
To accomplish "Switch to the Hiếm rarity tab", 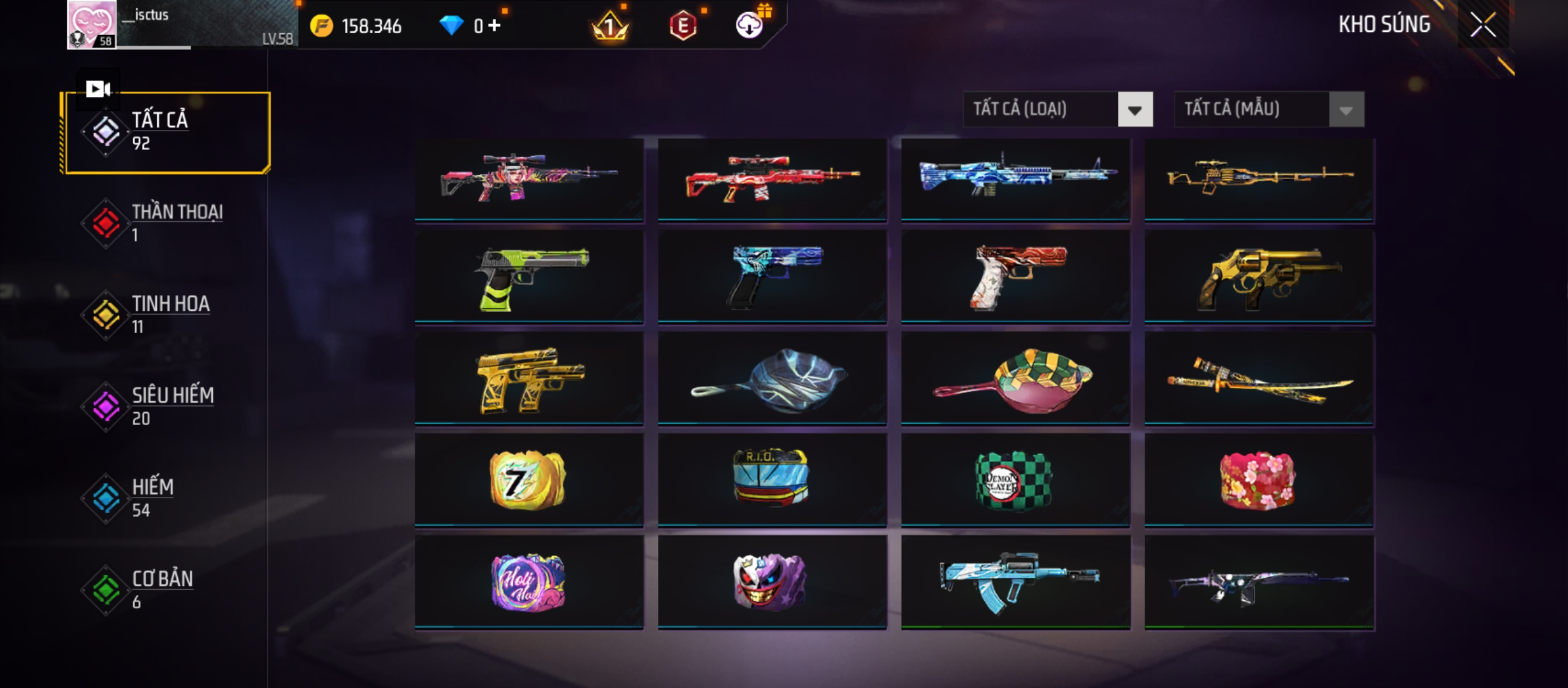I will [x=167, y=498].
